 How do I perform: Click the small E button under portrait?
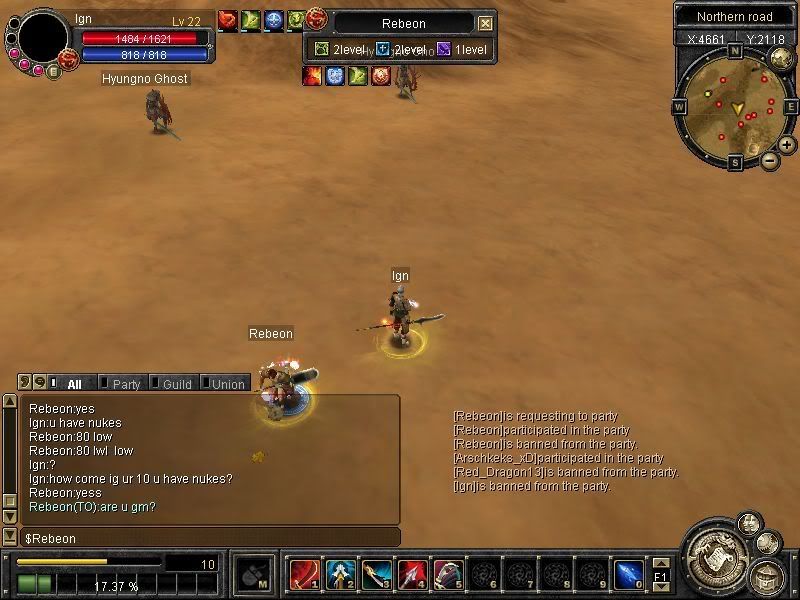[53, 70]
